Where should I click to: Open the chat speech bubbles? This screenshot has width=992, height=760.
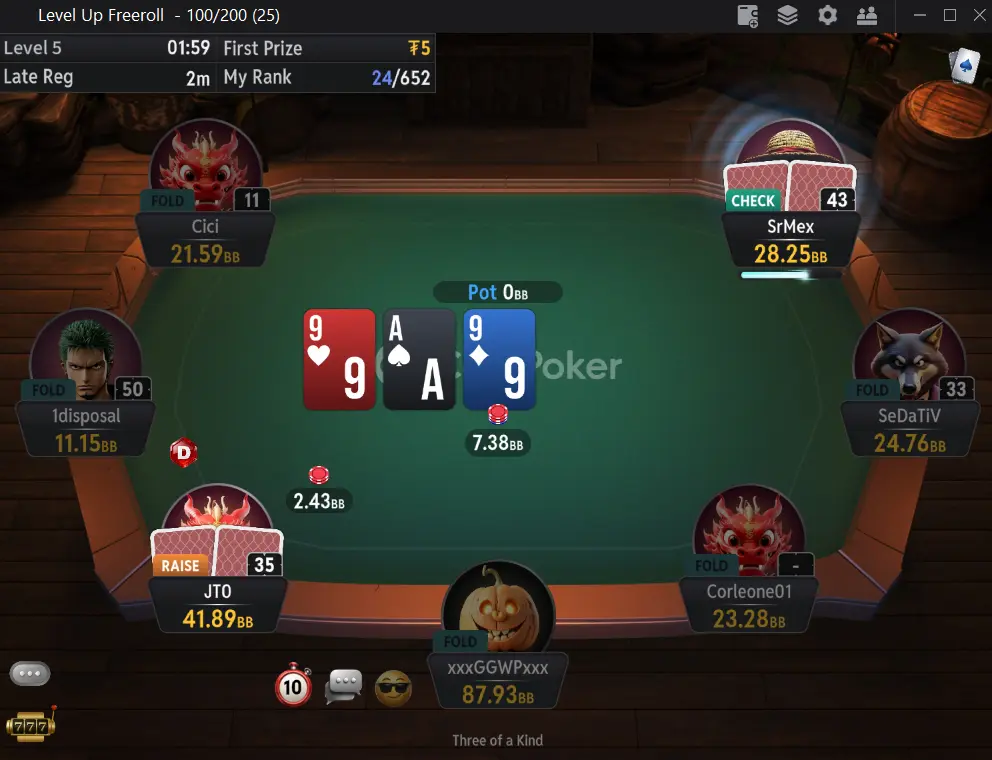[x=345, y=686]
